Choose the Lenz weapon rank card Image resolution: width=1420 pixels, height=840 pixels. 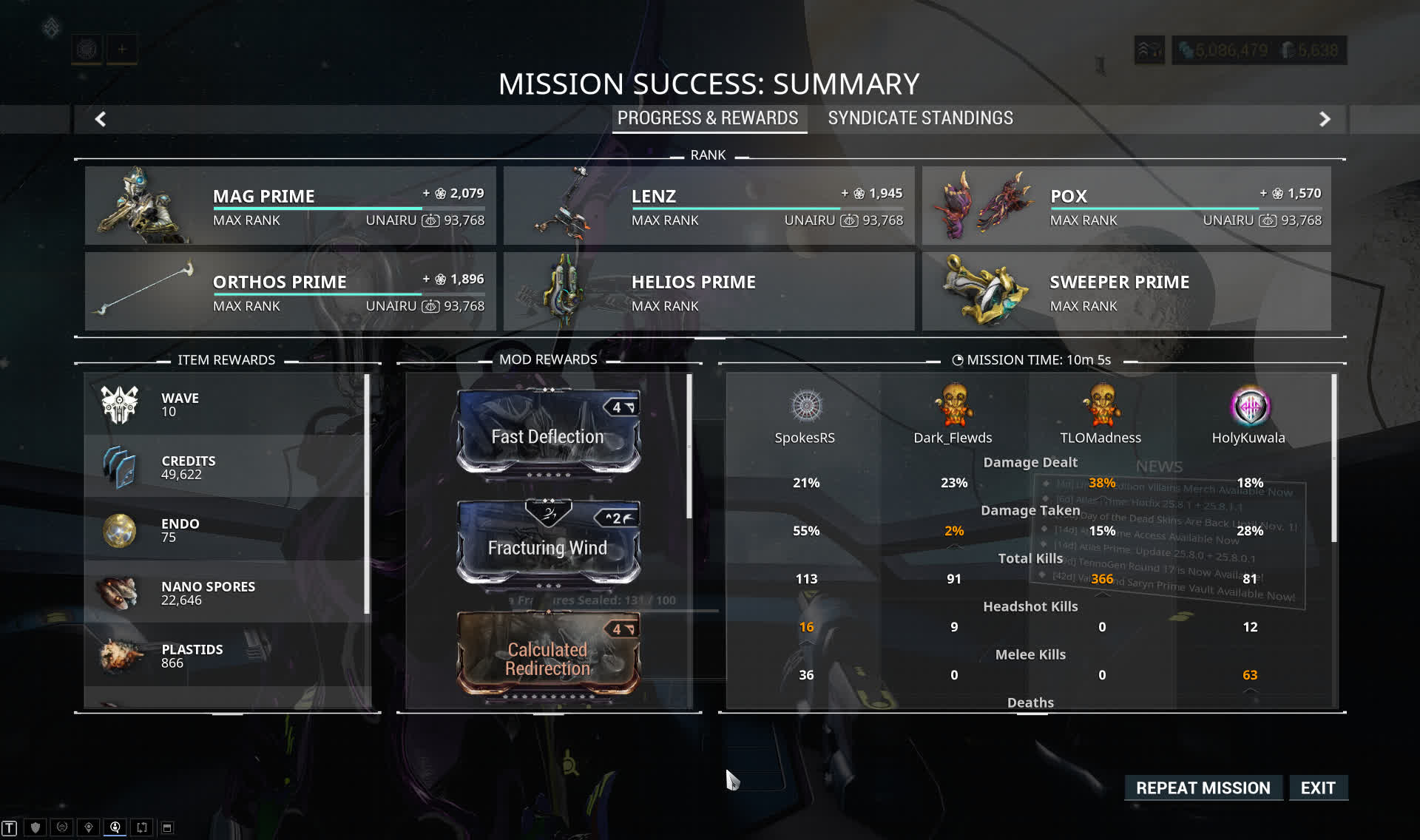[x=709, y=206]
